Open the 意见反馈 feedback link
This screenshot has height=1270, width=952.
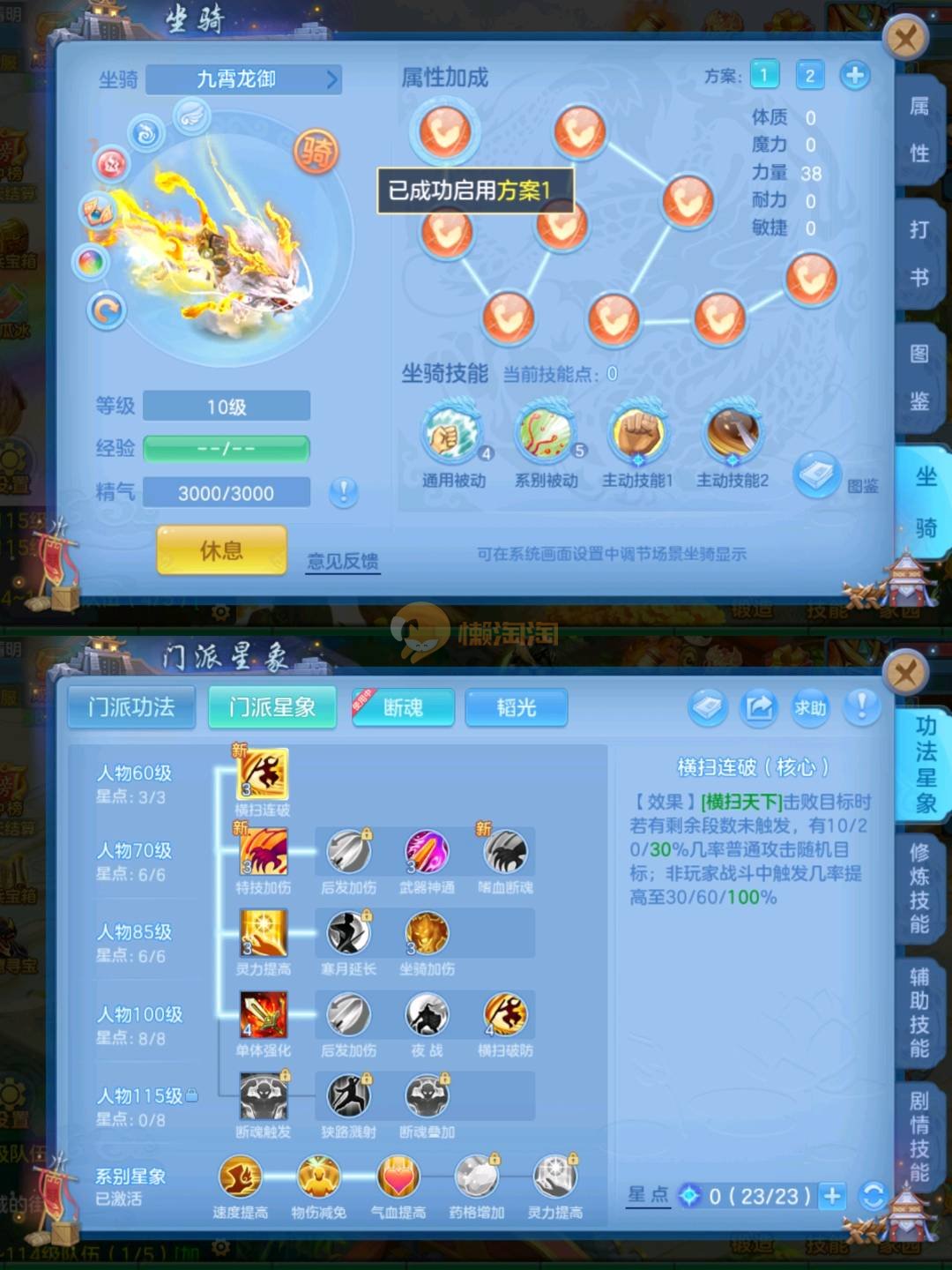343,561
